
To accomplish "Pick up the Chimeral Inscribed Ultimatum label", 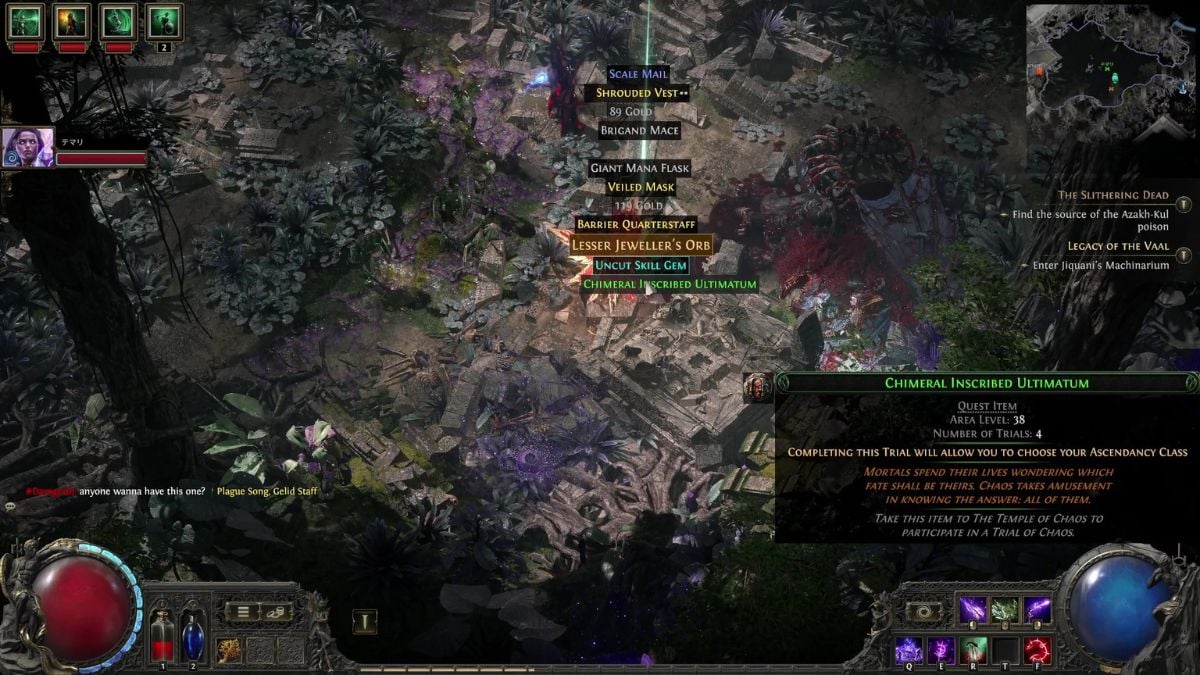I will [x=670, y=285].
